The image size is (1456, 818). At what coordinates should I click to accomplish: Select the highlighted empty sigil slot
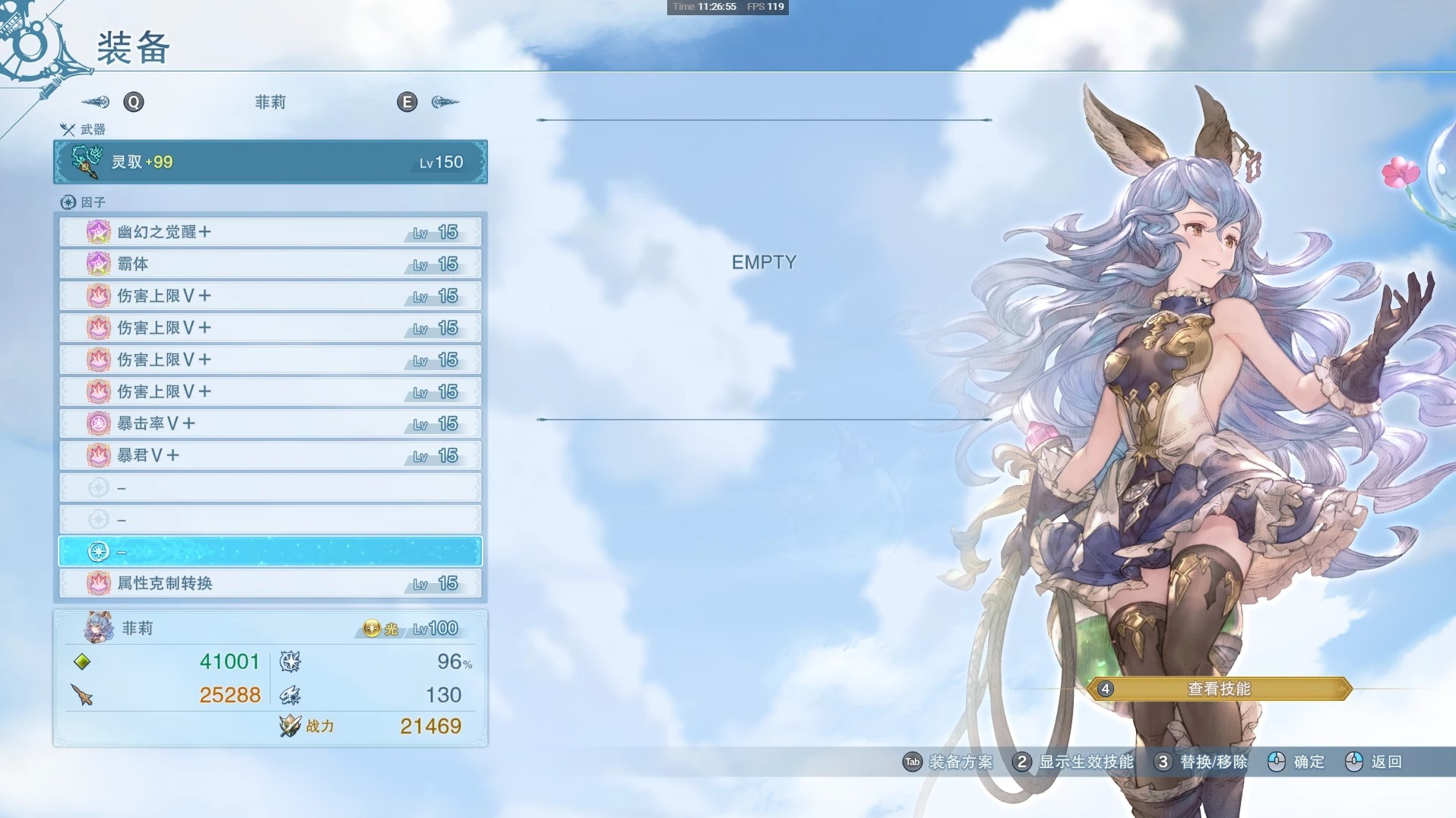click(x=270, y=551)
